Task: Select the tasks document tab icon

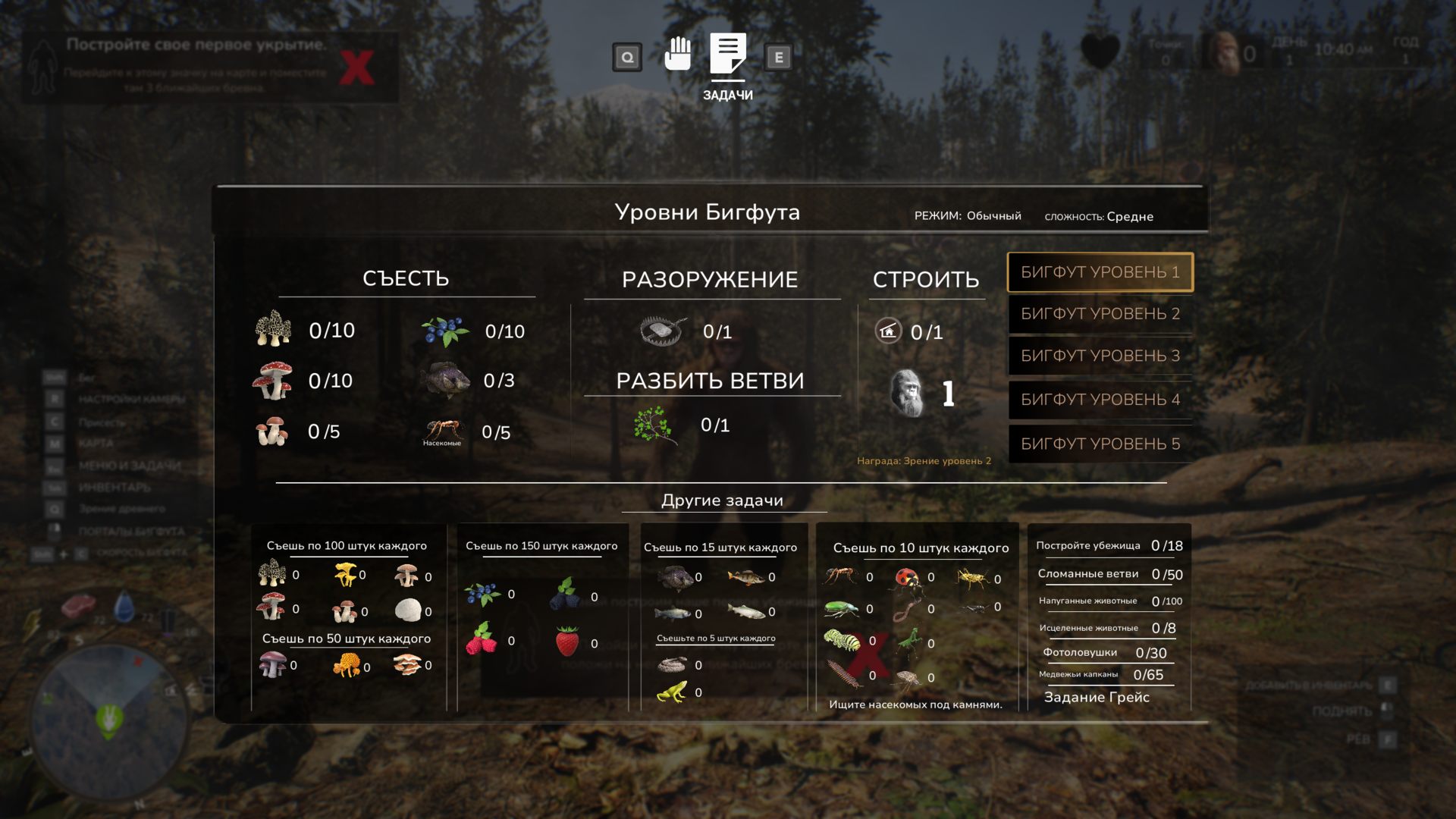Action: click(727, 55)
